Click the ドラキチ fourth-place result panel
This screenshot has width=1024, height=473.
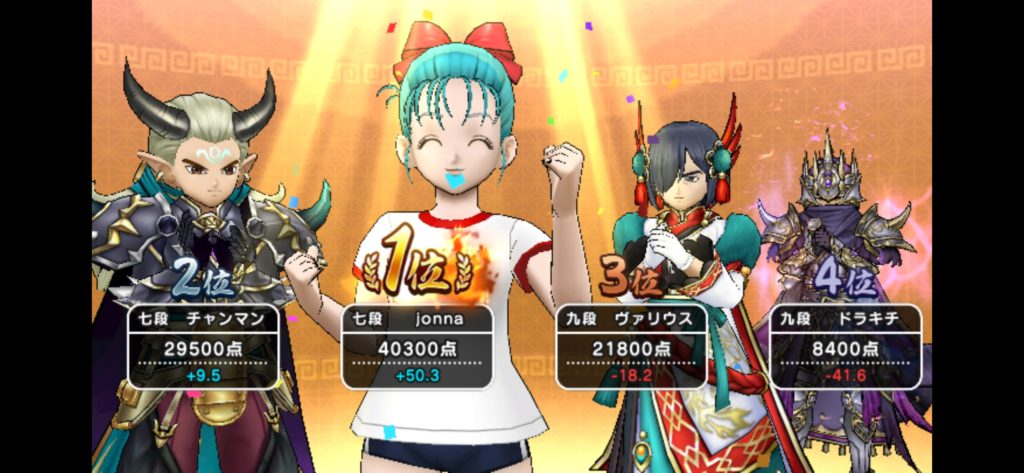846,346
